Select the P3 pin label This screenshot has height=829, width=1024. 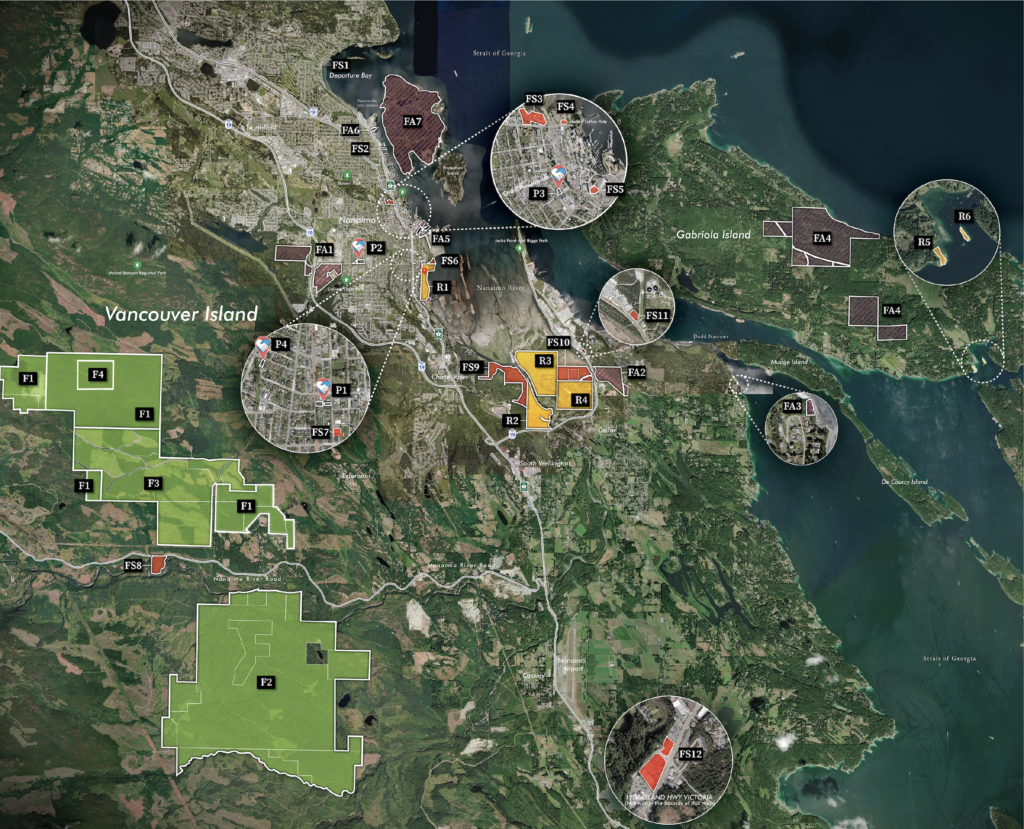(538, 192)
